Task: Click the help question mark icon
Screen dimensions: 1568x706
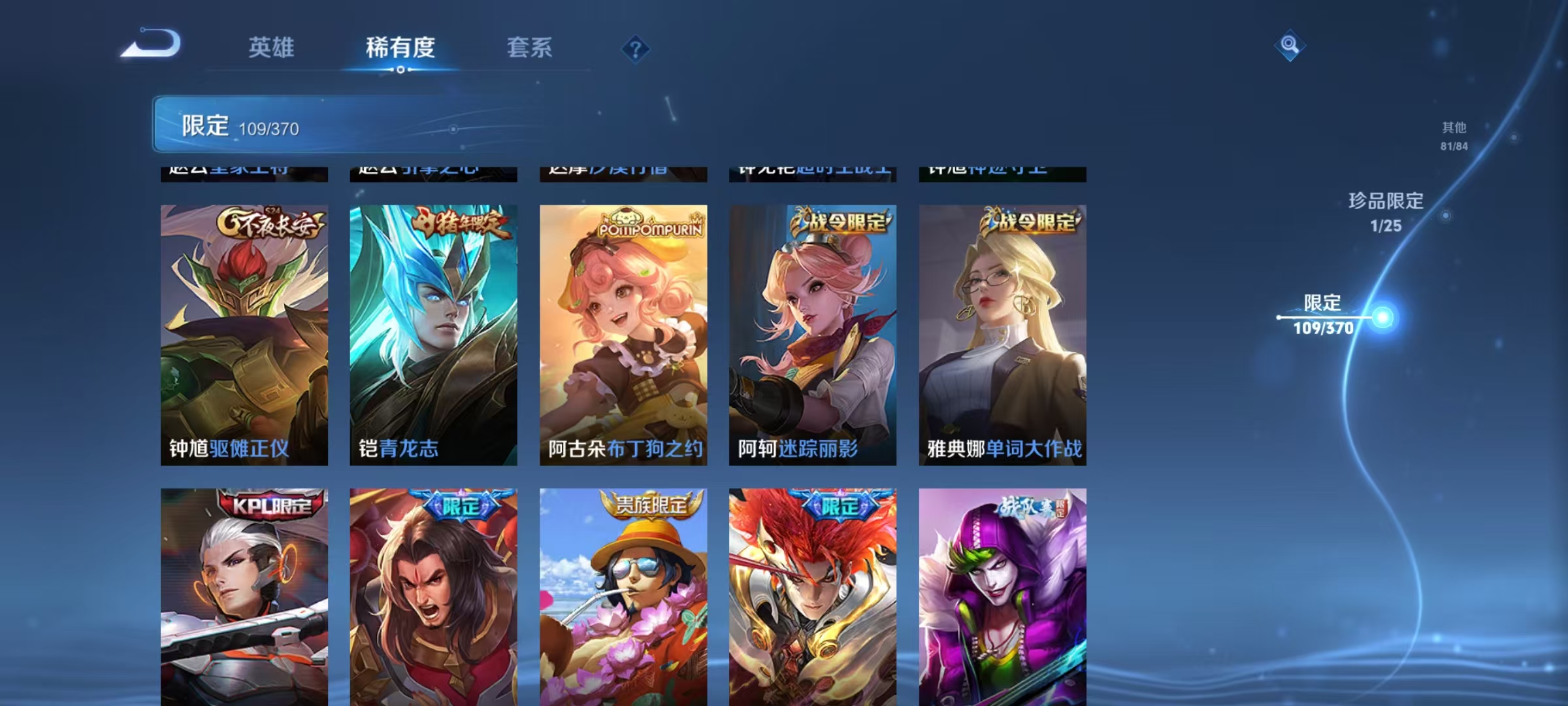Action: 636,49
